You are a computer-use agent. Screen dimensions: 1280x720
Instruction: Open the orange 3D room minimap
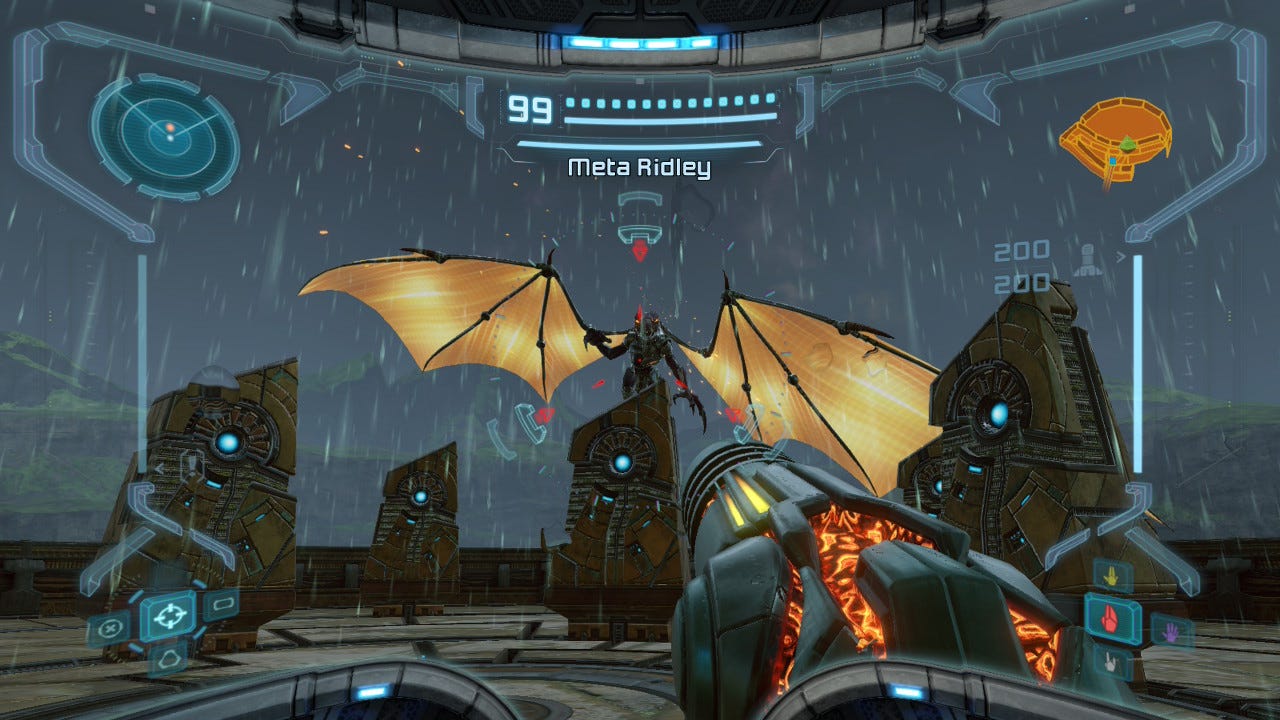click(x=1116, y=140)
